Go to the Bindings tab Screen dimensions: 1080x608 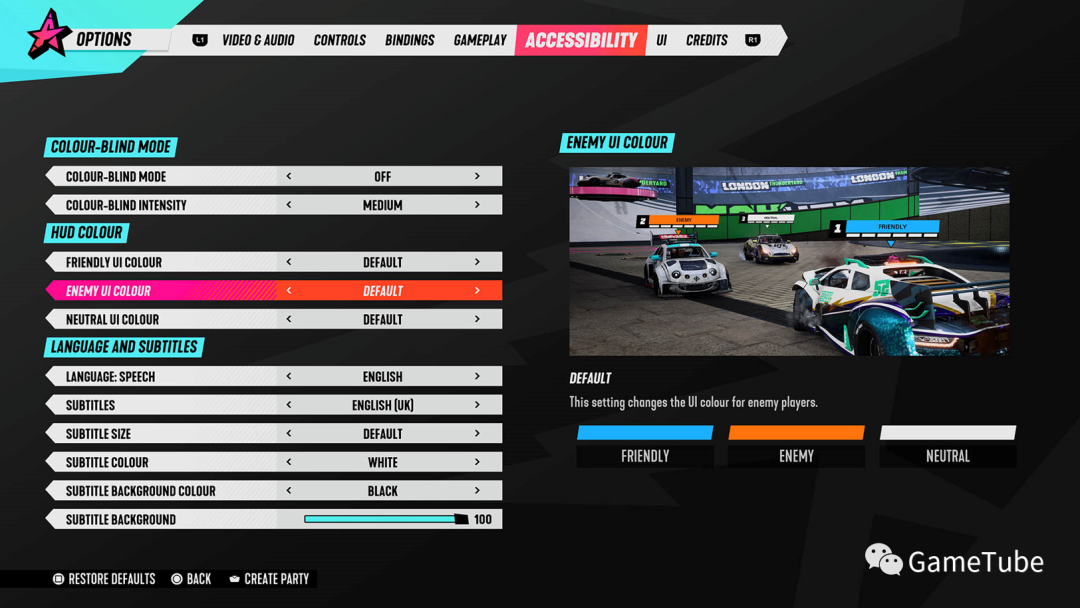(x=409, y=40)
